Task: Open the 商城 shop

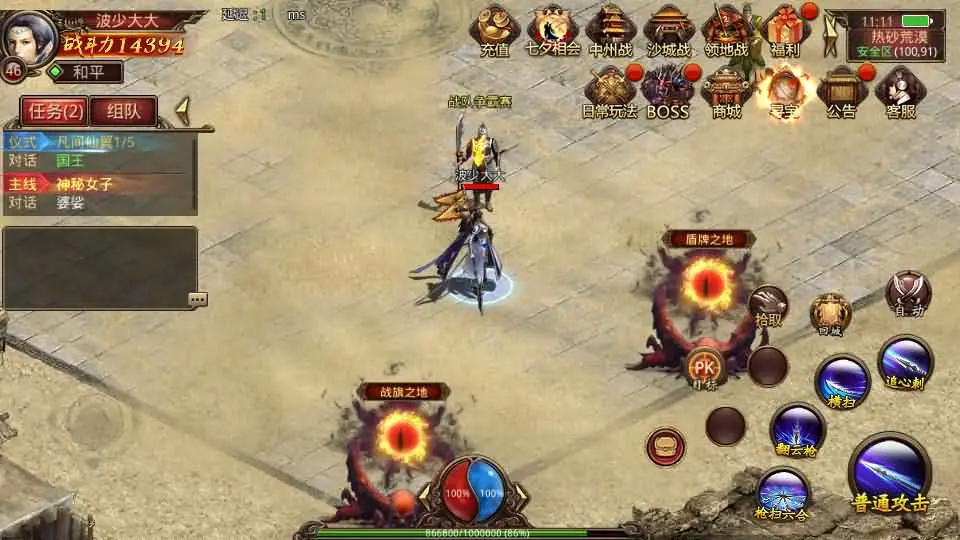Action: 727,92
